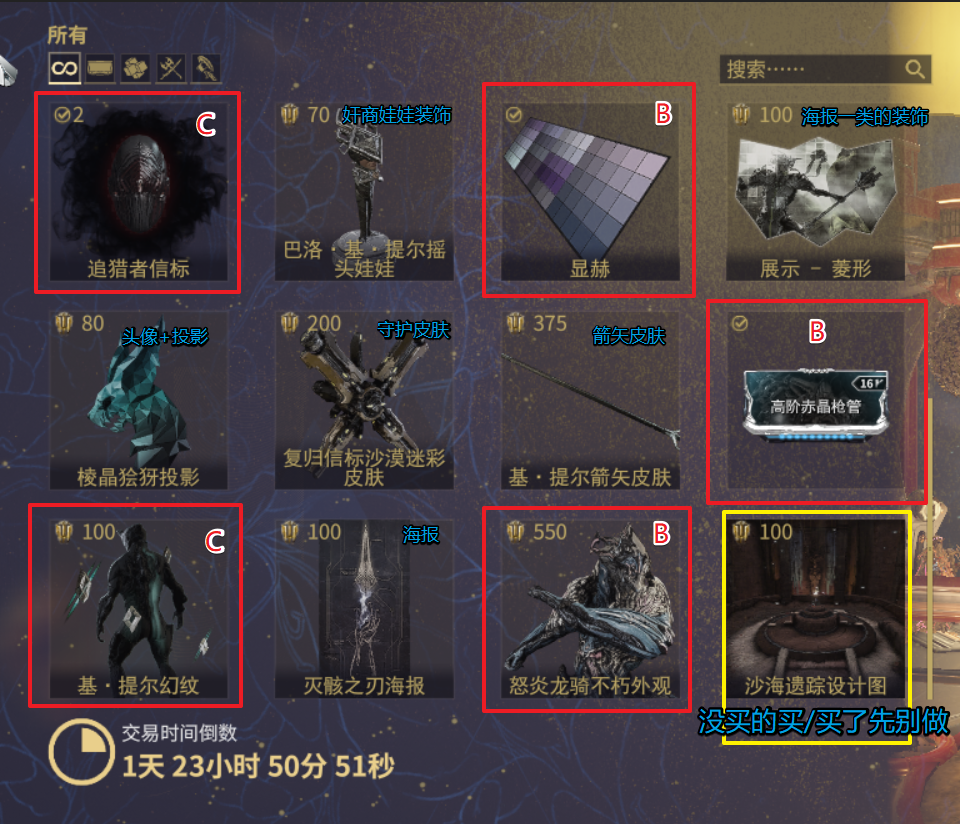Select the 棱晶猞猁投影 item
Image resolution: width=960 pixels, height=824 pixels.
(138, 401)
